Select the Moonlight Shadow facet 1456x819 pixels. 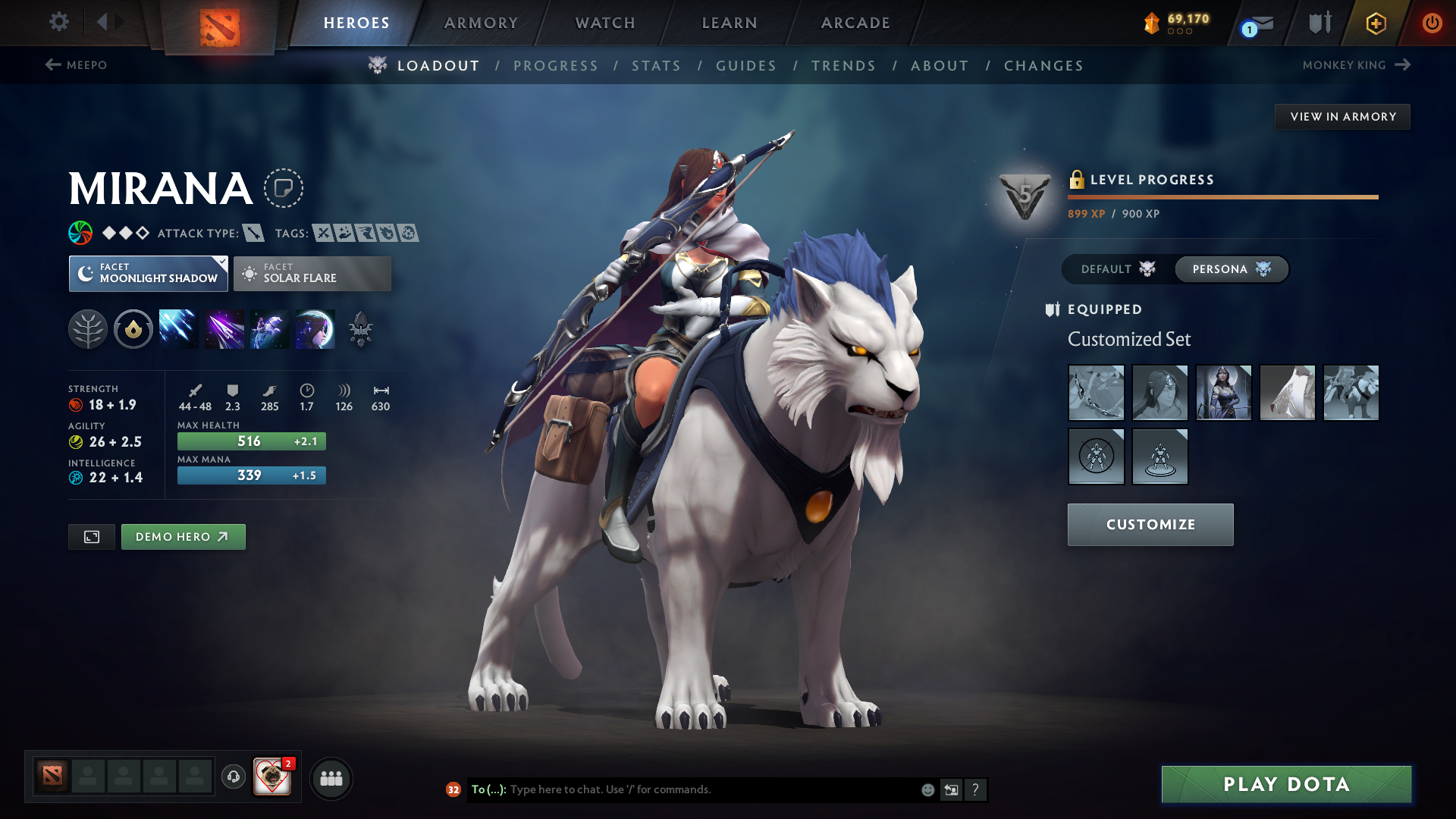[x=148, y=273]
